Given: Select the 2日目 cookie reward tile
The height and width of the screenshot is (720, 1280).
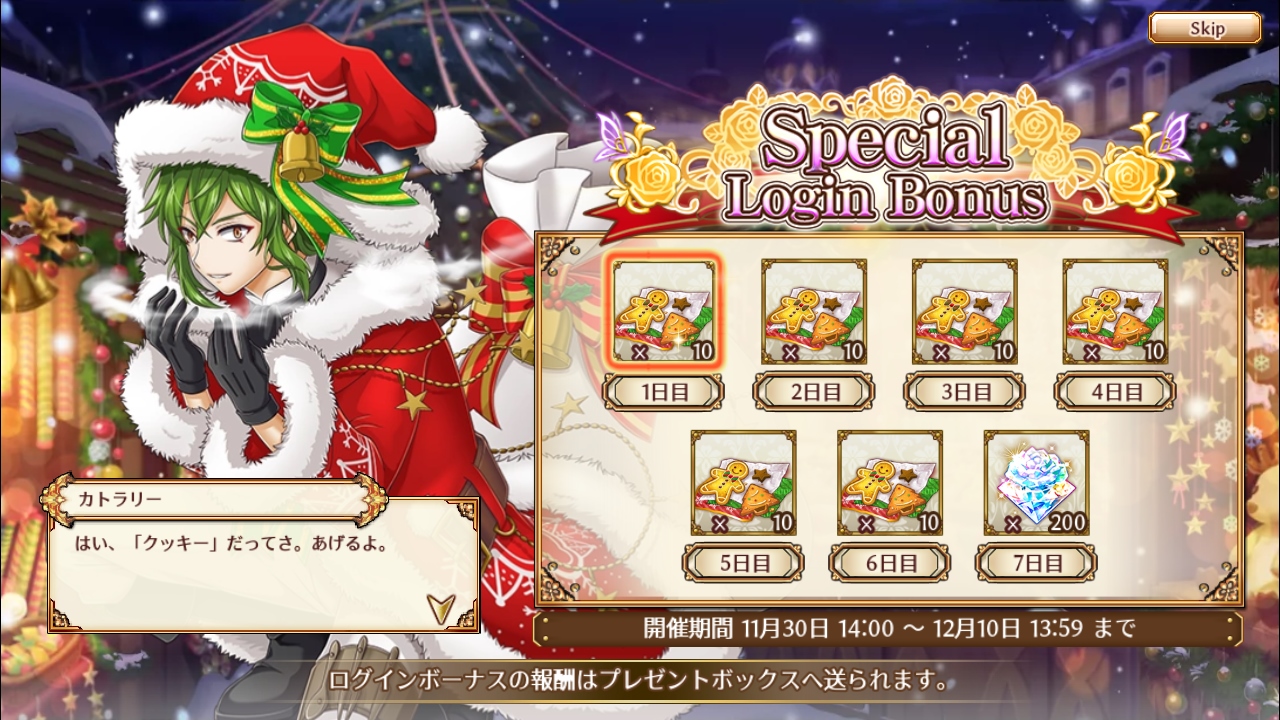Looking at the screenshot, I should pyautogui.click(x=814, y=313).
